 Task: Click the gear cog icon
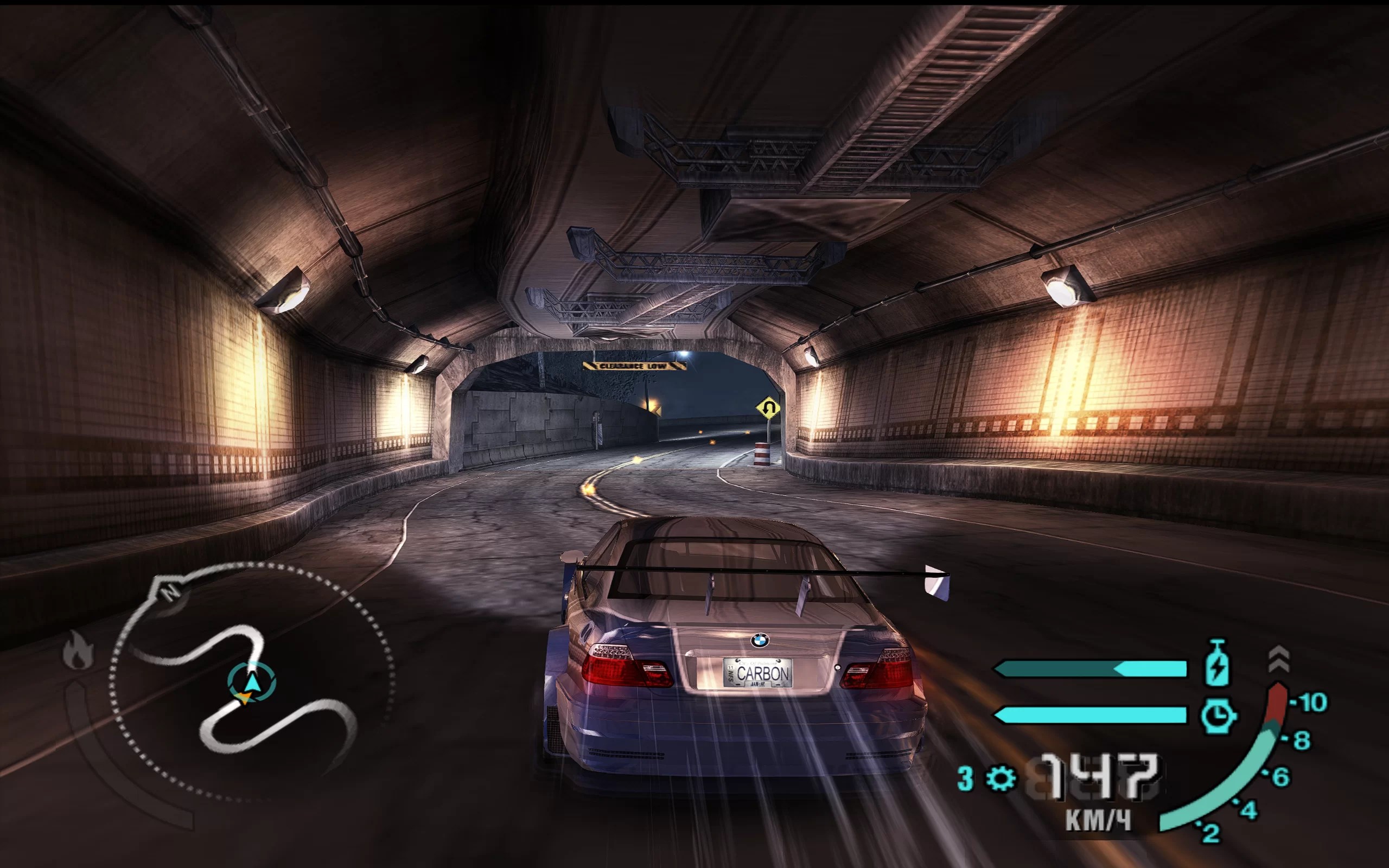pos(1001,778)
